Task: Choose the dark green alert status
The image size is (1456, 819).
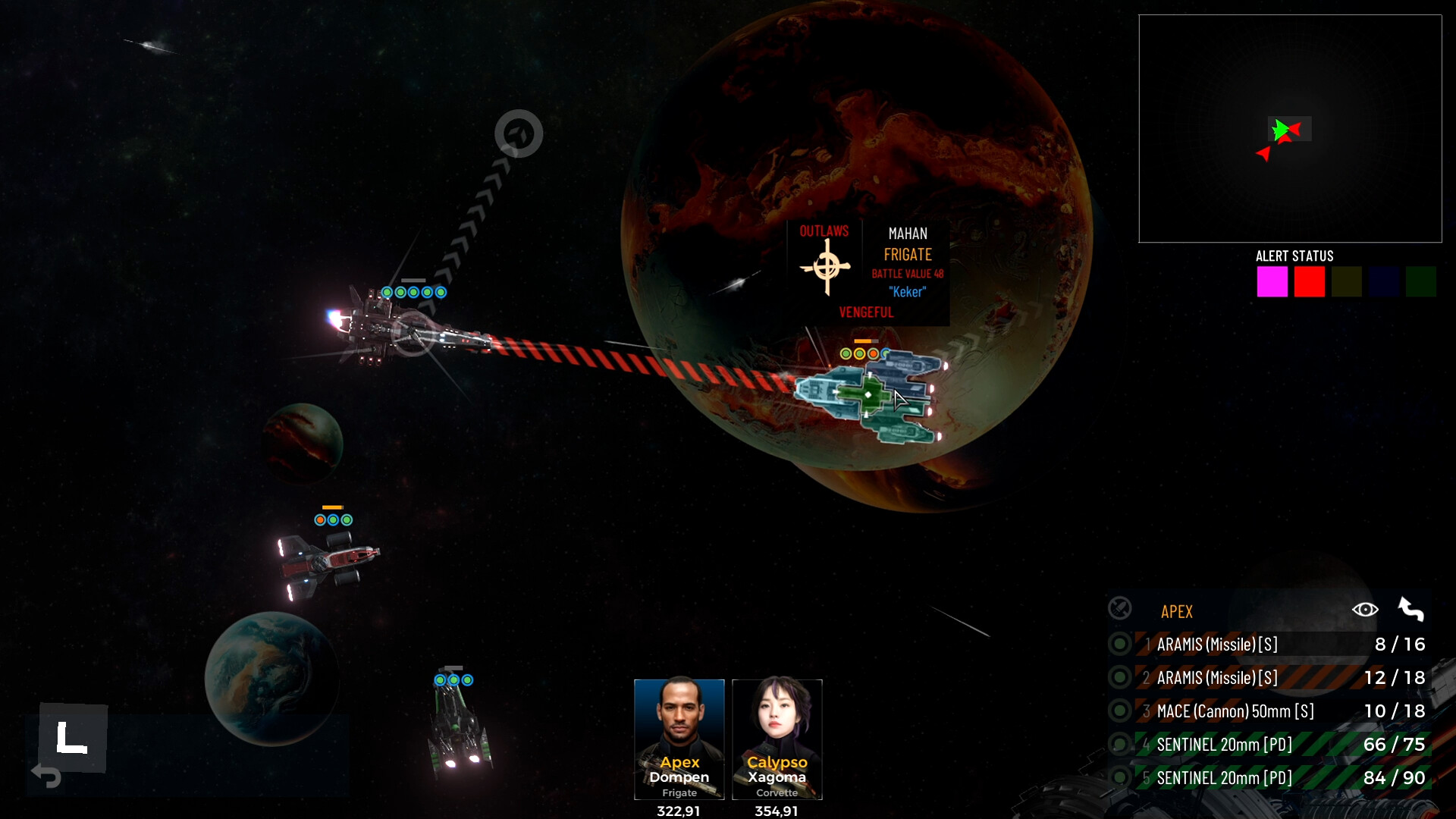Action: 1420,281
